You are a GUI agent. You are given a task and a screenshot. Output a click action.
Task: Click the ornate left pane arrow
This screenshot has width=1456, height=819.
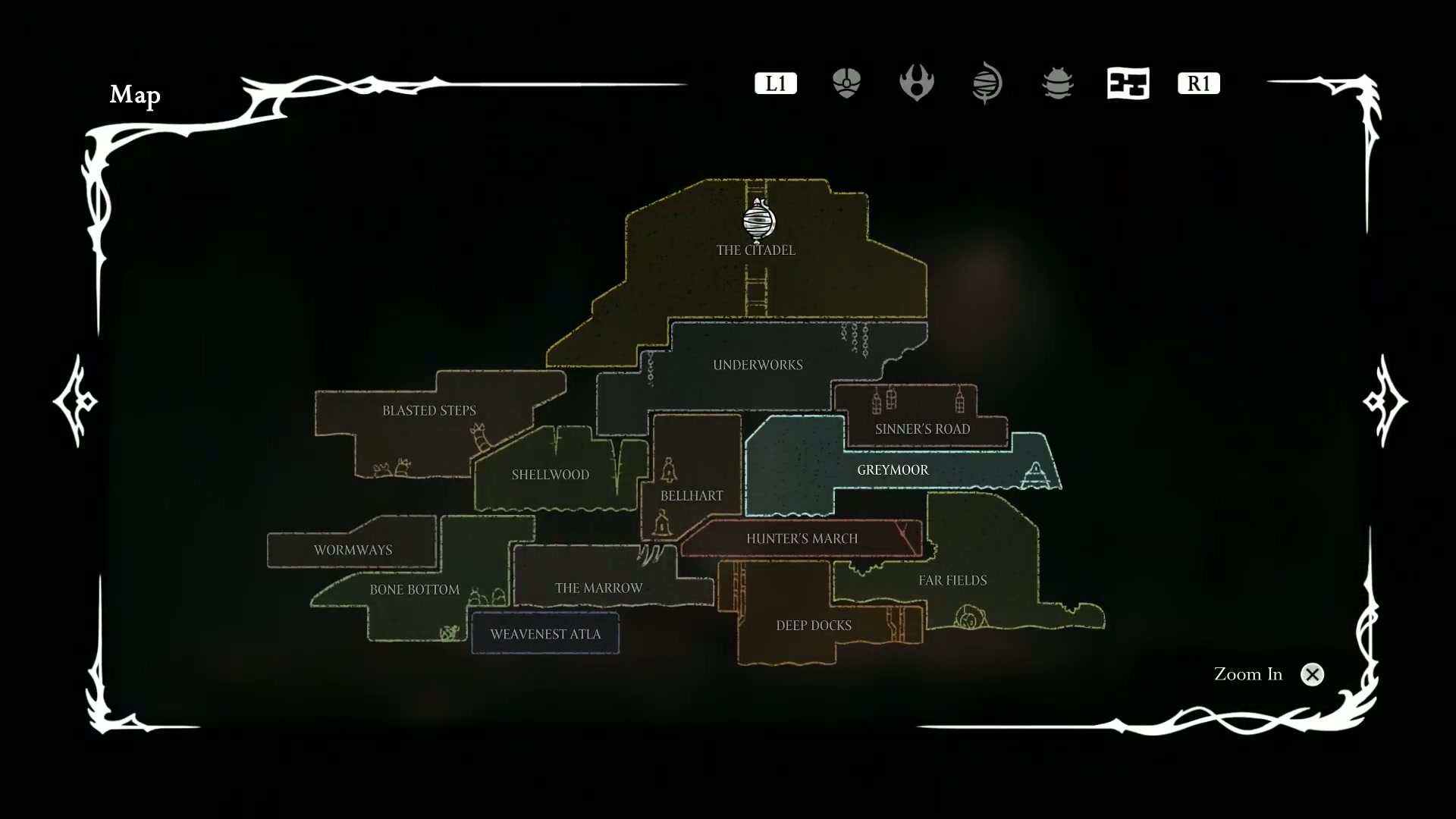pyautogui.click(x=75, y=400)
